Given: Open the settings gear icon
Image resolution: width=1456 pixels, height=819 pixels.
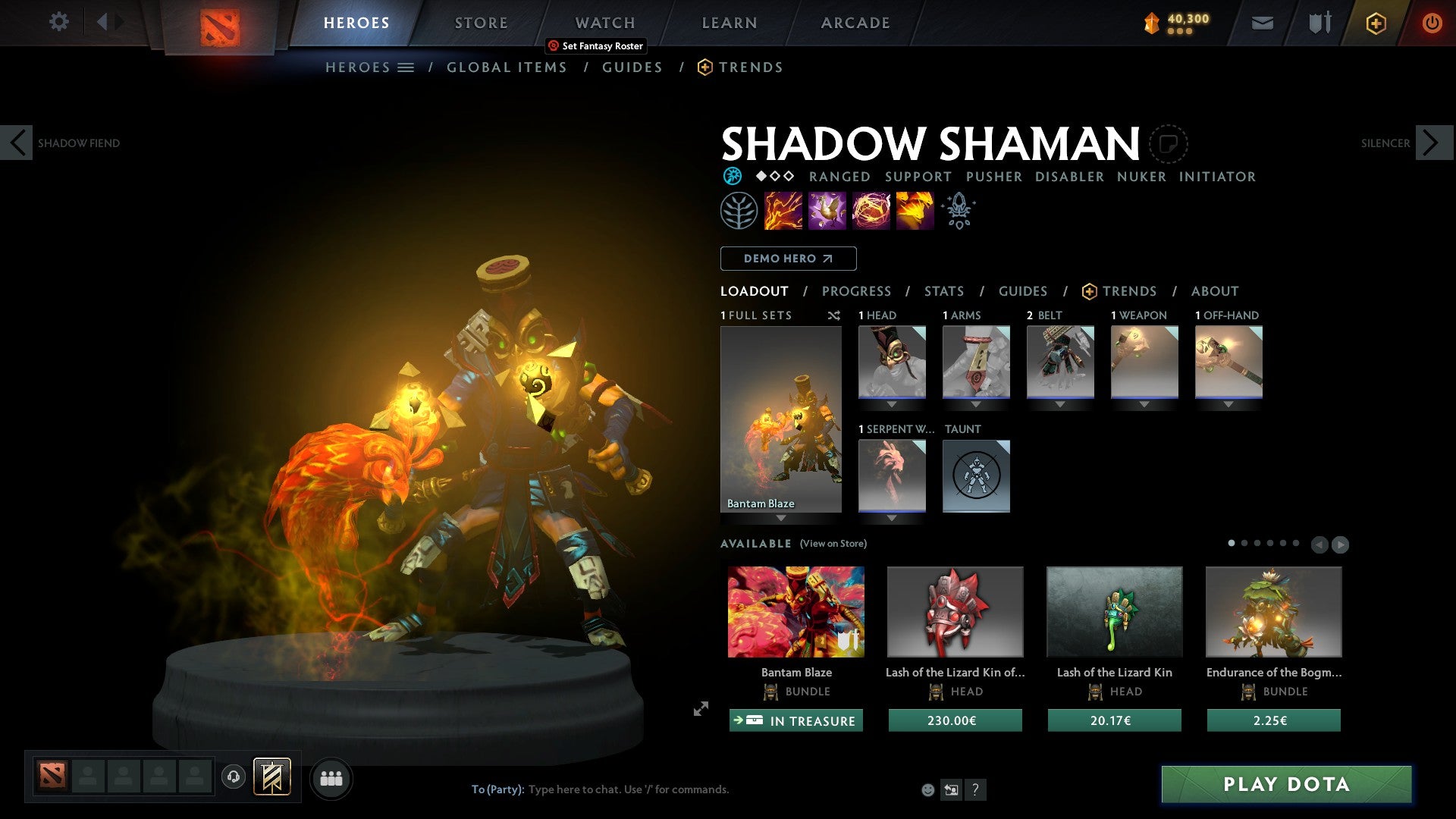Looking at the screenshot, I should click(x=58, y=22).
